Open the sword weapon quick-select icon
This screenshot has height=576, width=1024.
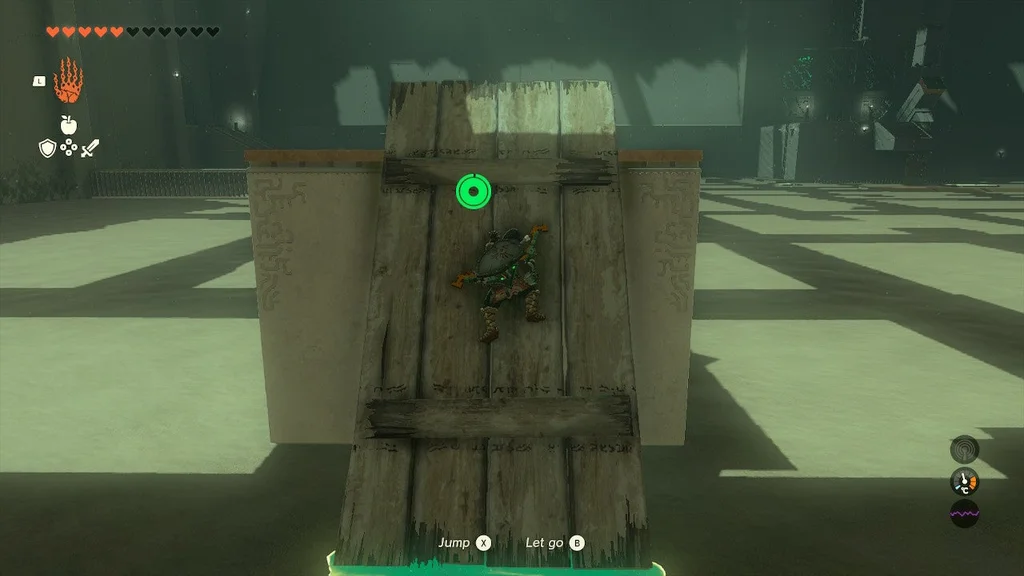[x=90, y=149]
